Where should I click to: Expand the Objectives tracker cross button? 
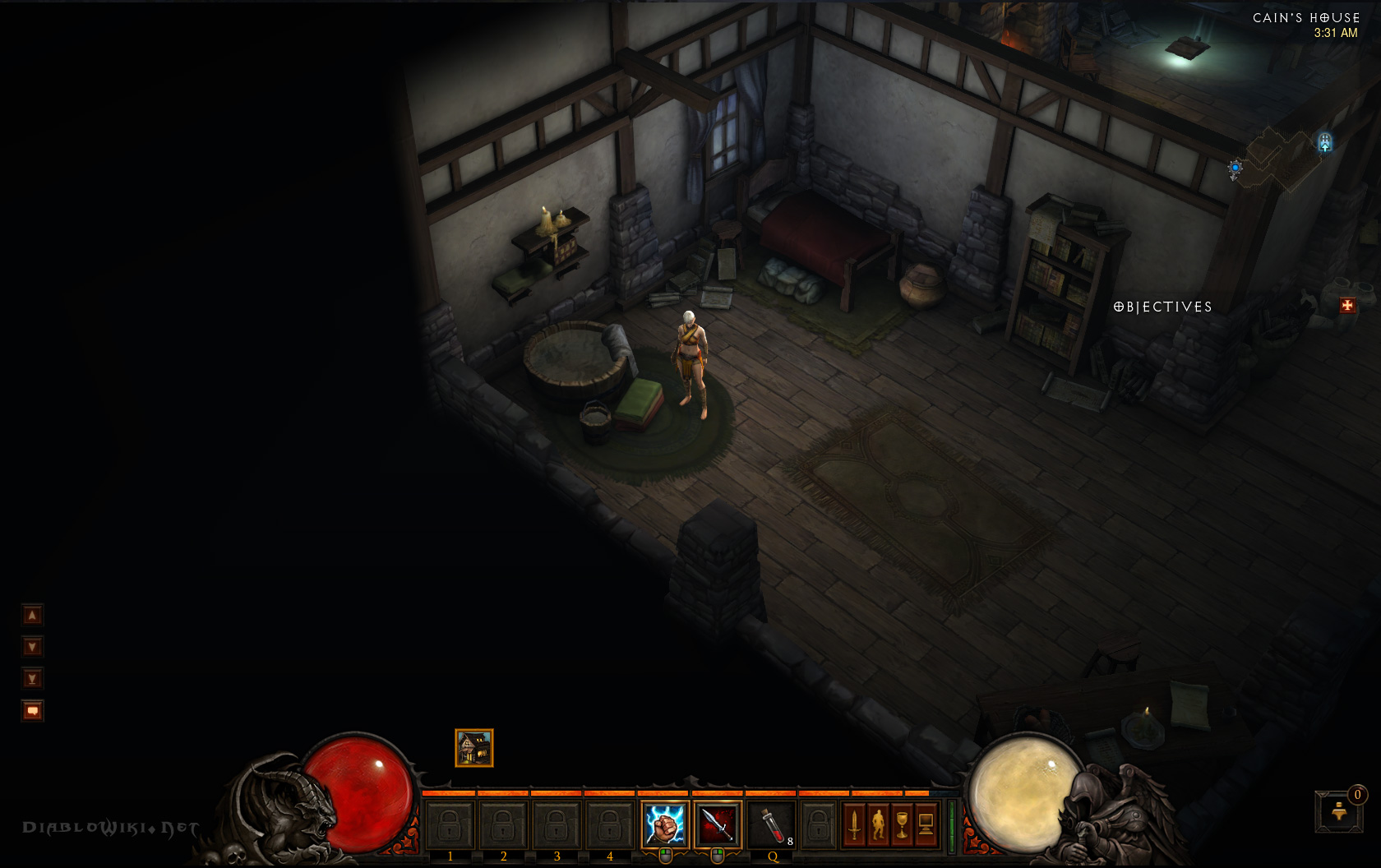click(1347, 306)
